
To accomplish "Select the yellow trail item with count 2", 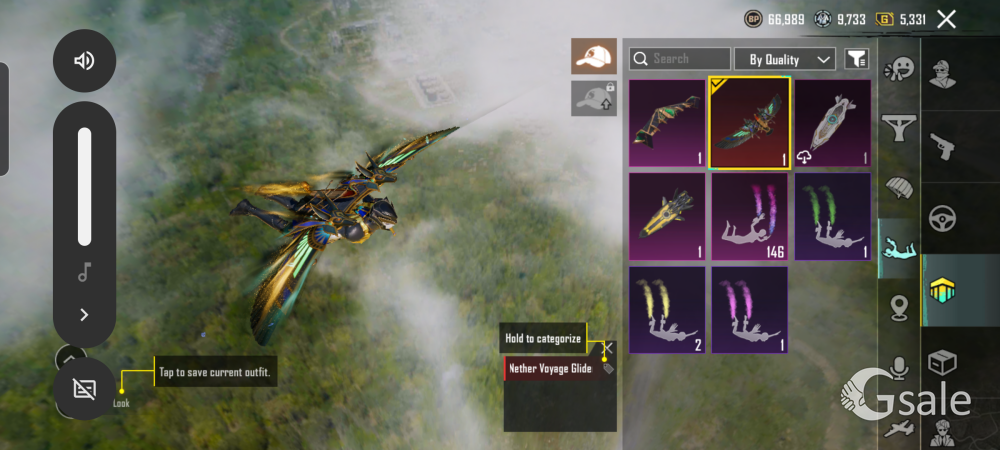I will pos(667,309).
